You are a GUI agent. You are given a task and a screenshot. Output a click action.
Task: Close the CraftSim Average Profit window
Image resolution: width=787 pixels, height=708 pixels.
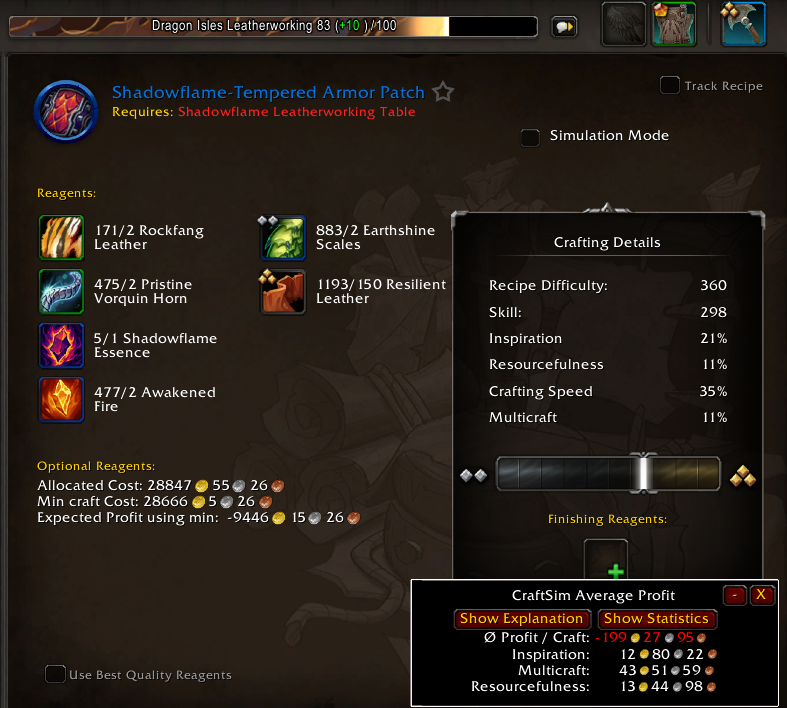pos(761,595)
